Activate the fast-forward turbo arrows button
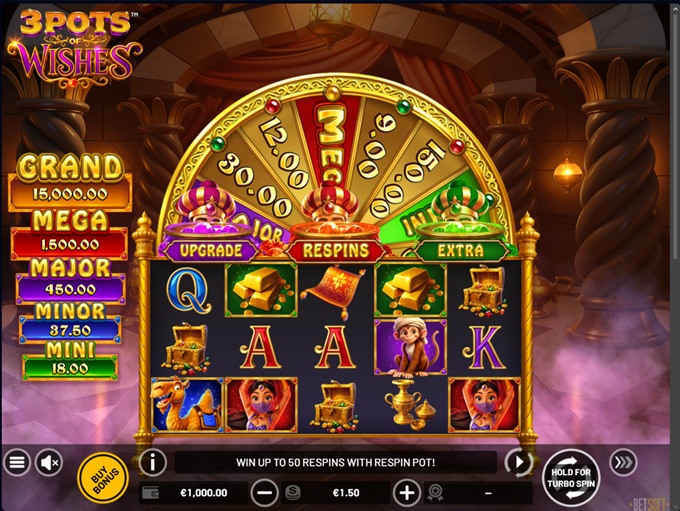This screenshot has height=511, width=680. coord(623,462)
